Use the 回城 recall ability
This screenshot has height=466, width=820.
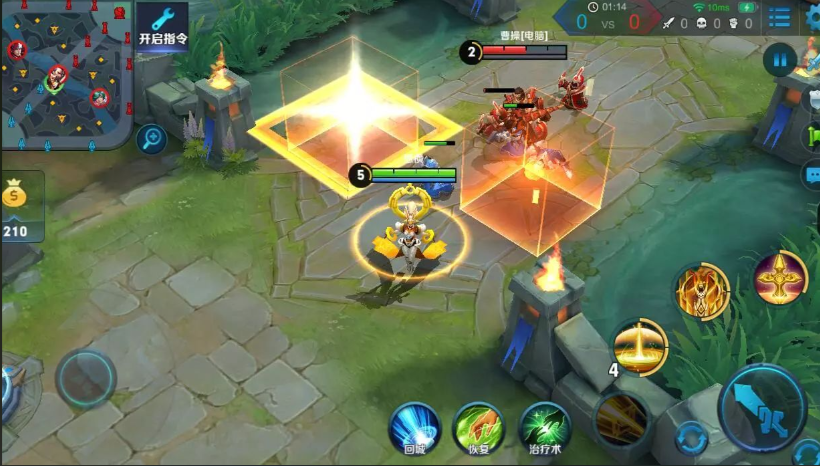(414, 429)
